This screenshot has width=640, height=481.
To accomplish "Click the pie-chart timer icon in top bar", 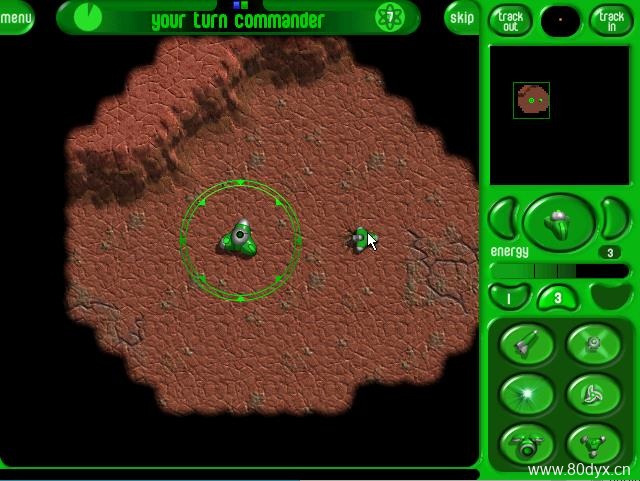I will pos(88,16).
